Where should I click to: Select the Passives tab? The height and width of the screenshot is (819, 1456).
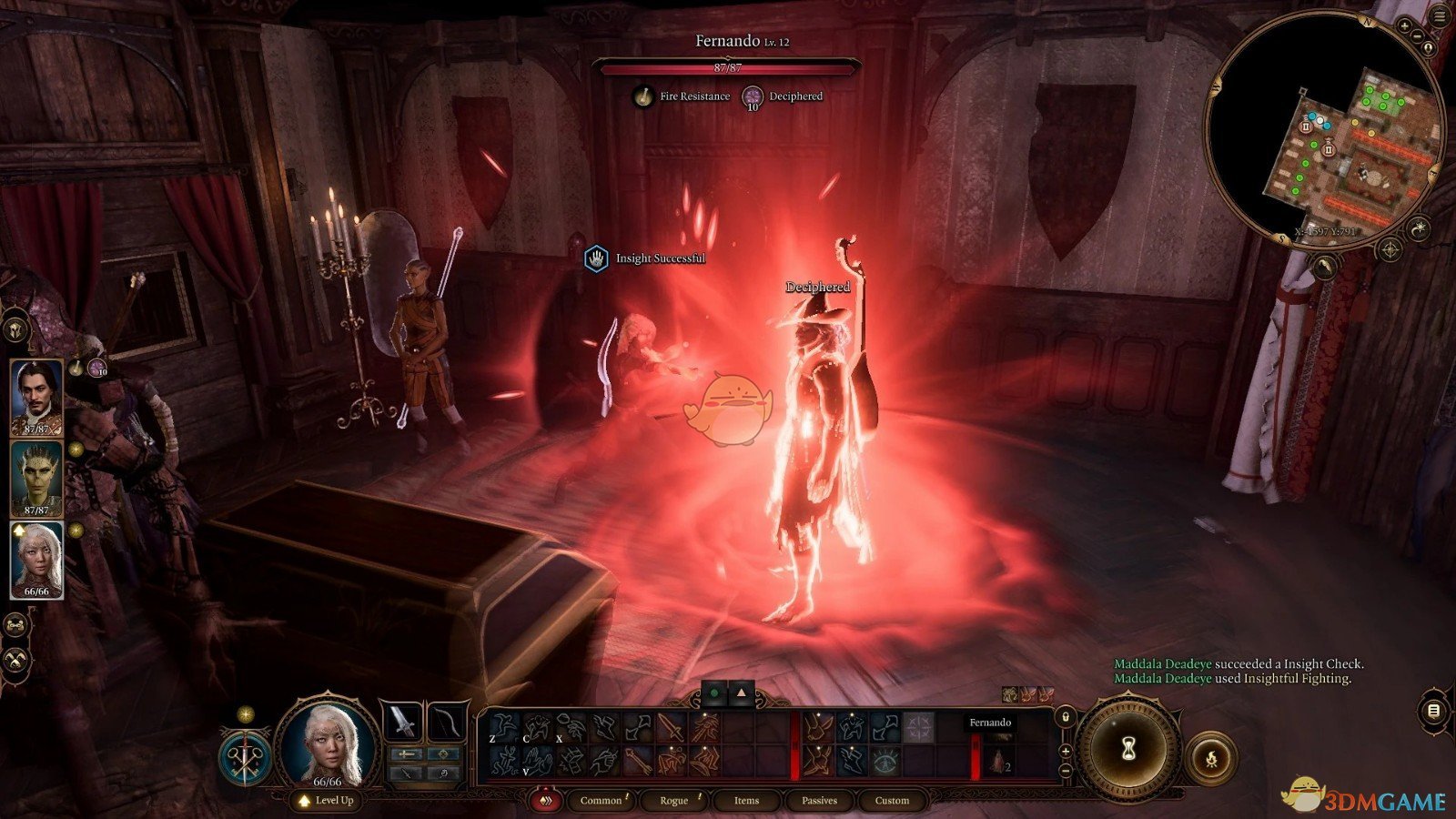pos(819,801)
